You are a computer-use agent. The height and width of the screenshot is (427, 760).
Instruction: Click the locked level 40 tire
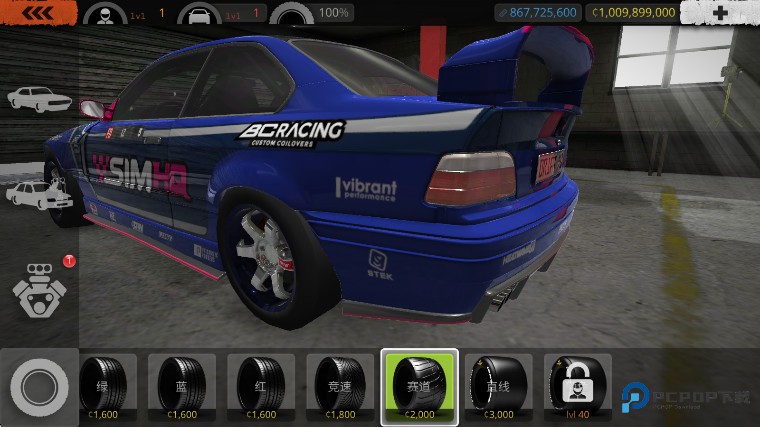(578, 387)
